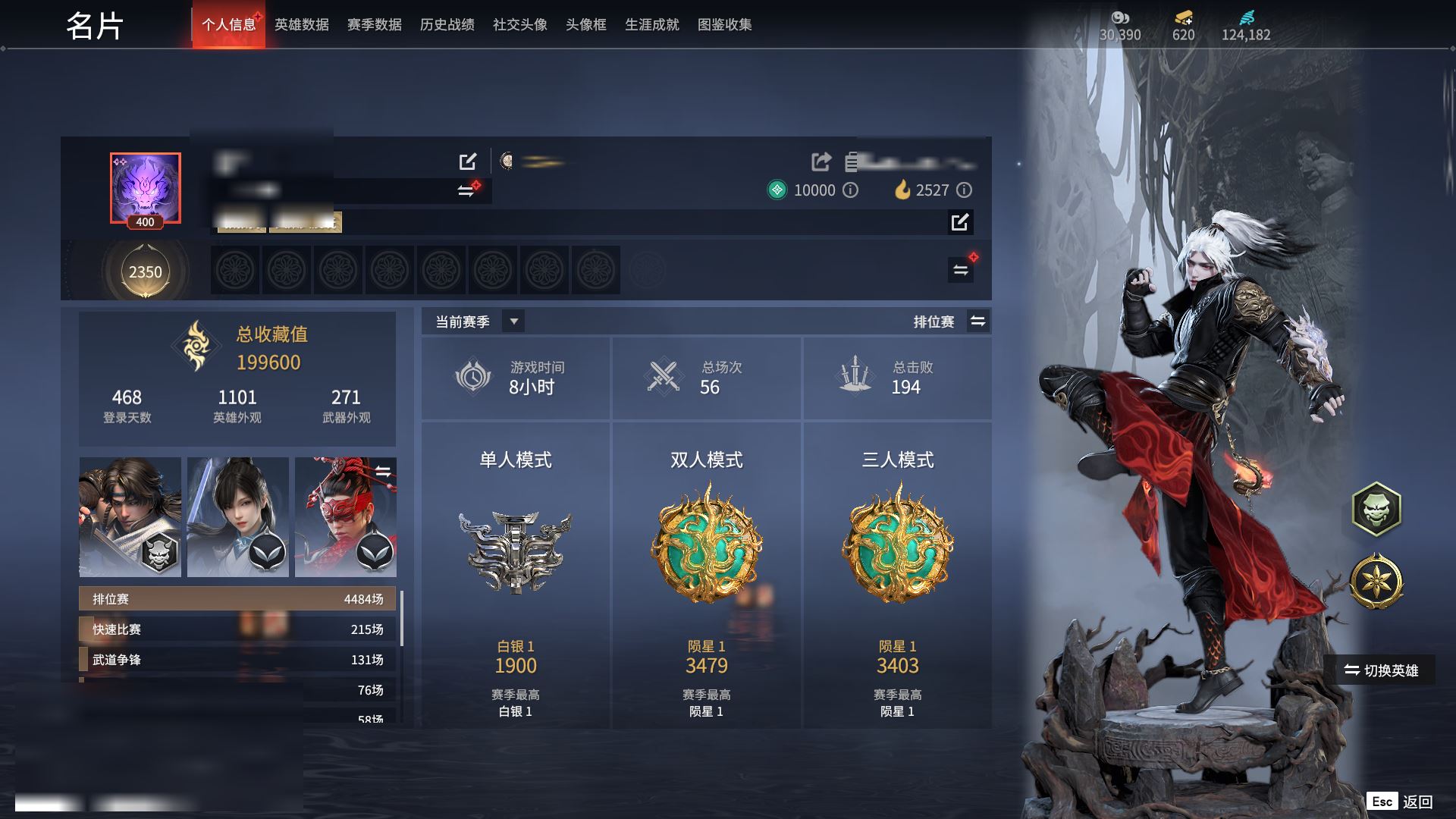This screenshot has height=819, width=1456.
Task: Show info for the 10000 value
Action: pos(851,190)
